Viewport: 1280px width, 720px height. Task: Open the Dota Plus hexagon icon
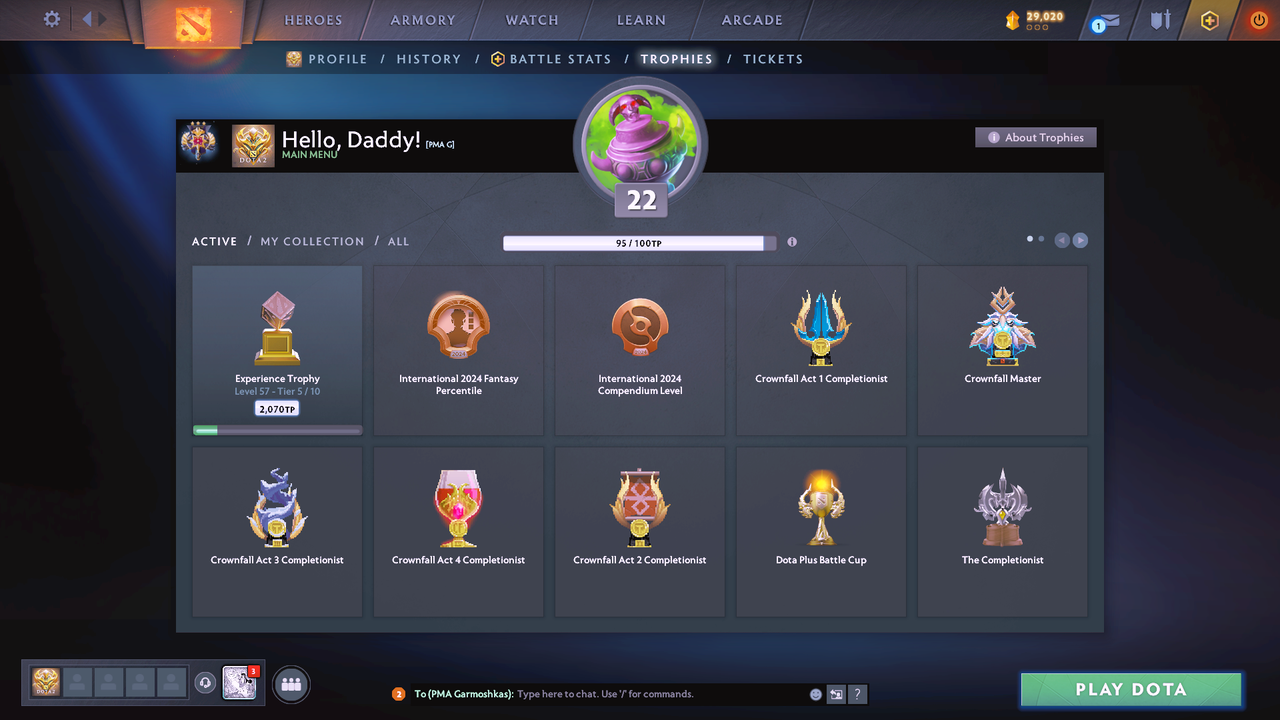tap(1209, 19)
